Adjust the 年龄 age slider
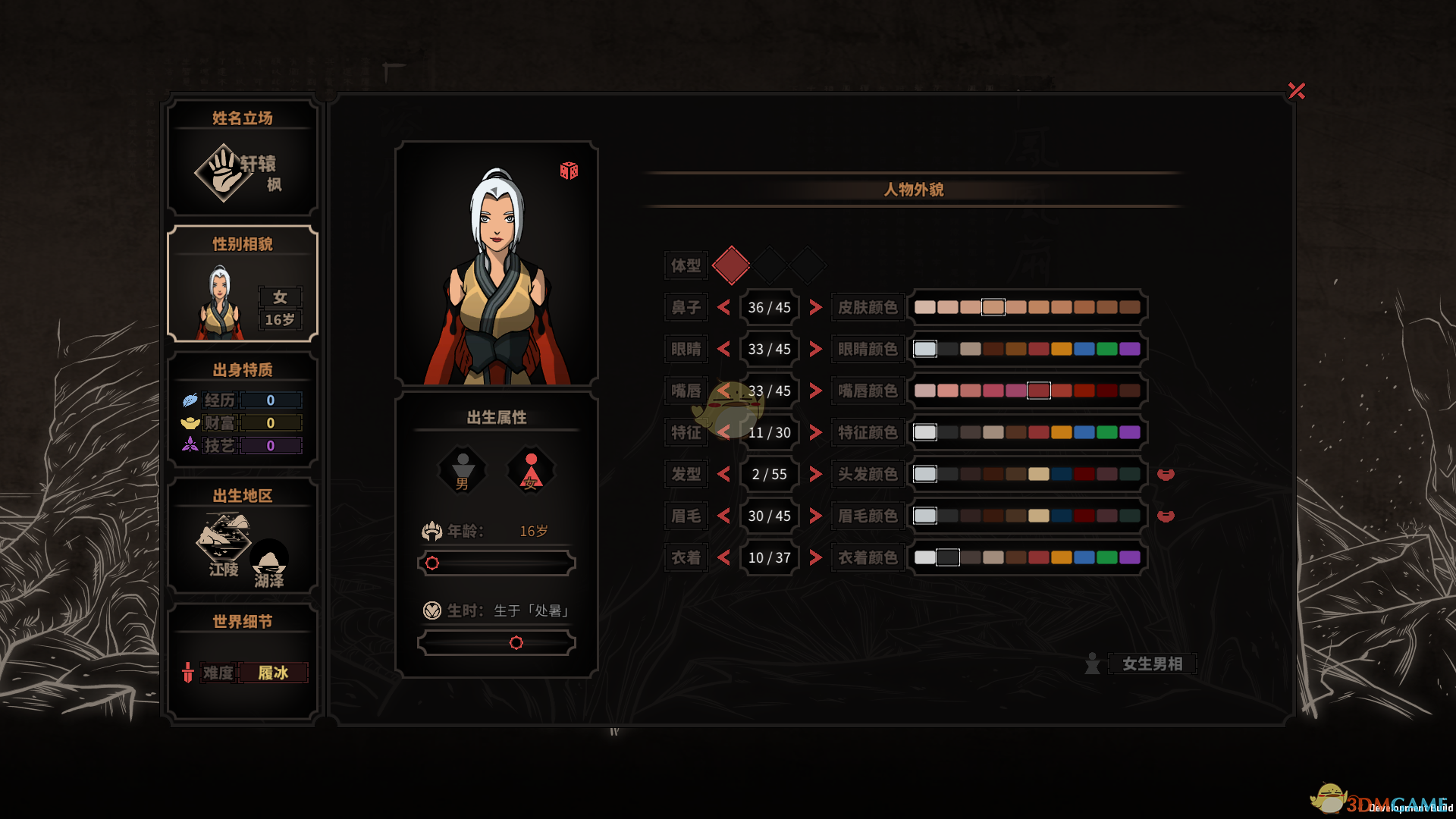The image size is (1456, 819). point(432,563)
